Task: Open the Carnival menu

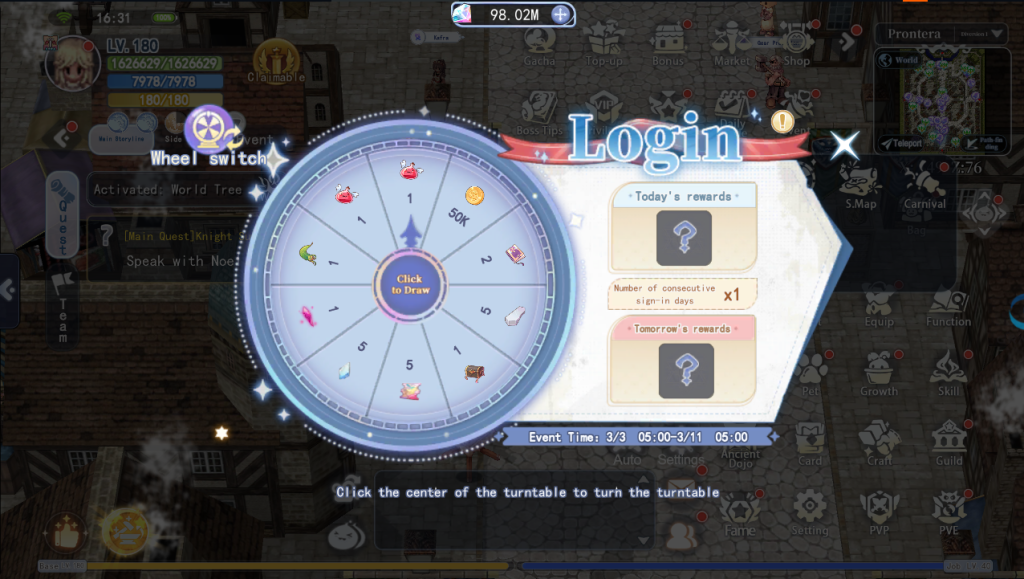Action: tap(925, 186)
